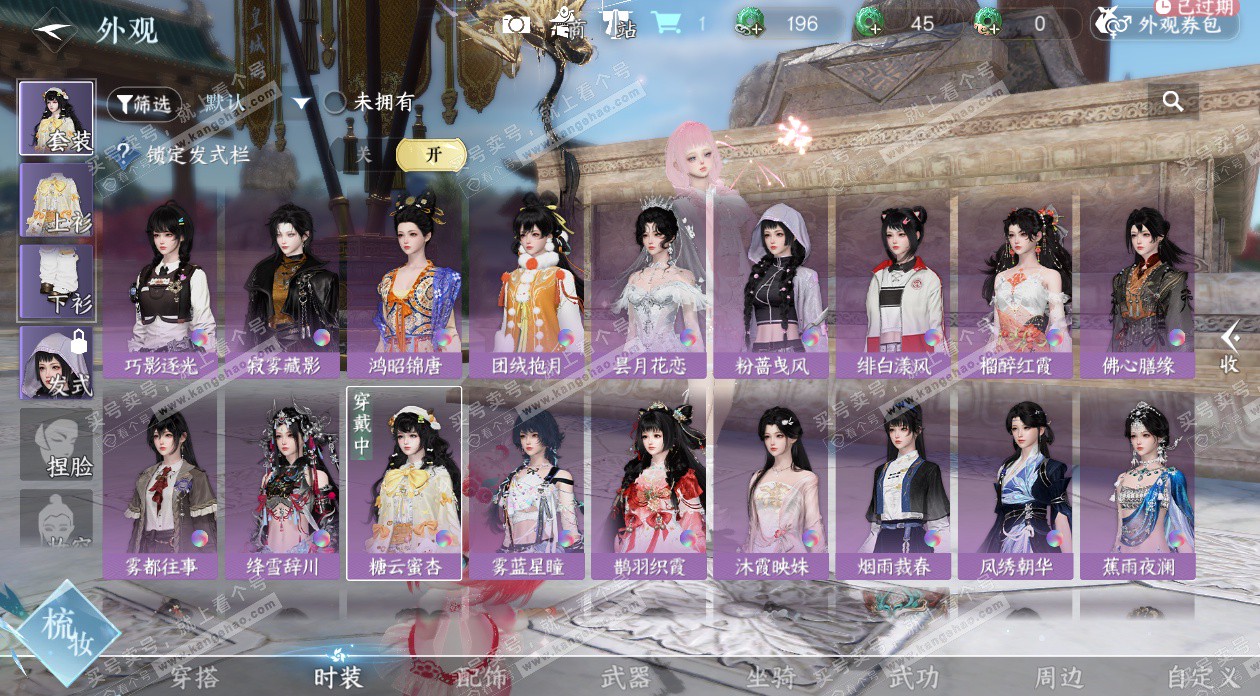The width and height of the screenshot is (1260, 696).
Task: Collapse the panel with the 收 arrow
Action: click(x=1230, y=347)
